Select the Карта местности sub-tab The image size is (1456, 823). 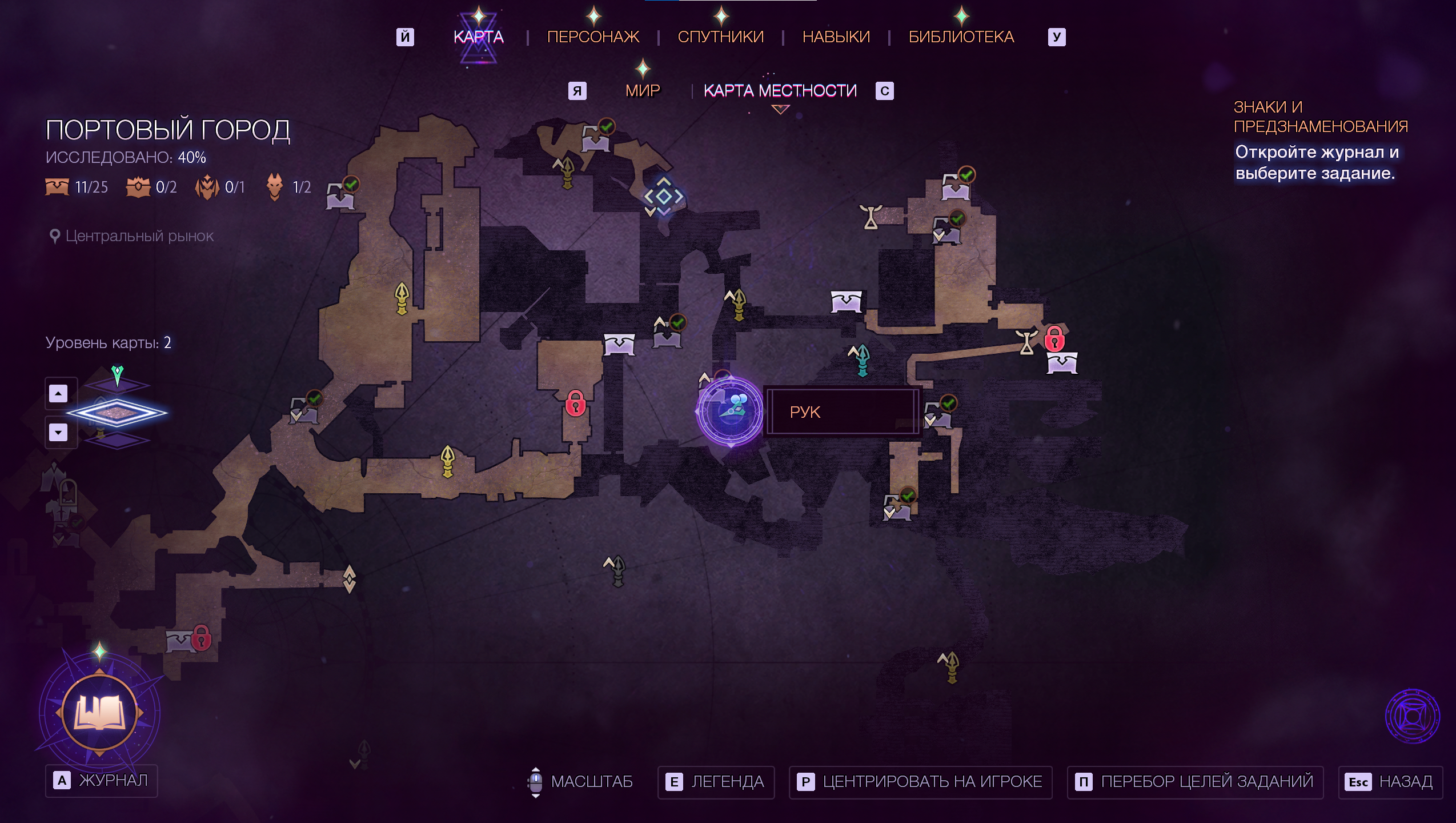click(780, 90)
